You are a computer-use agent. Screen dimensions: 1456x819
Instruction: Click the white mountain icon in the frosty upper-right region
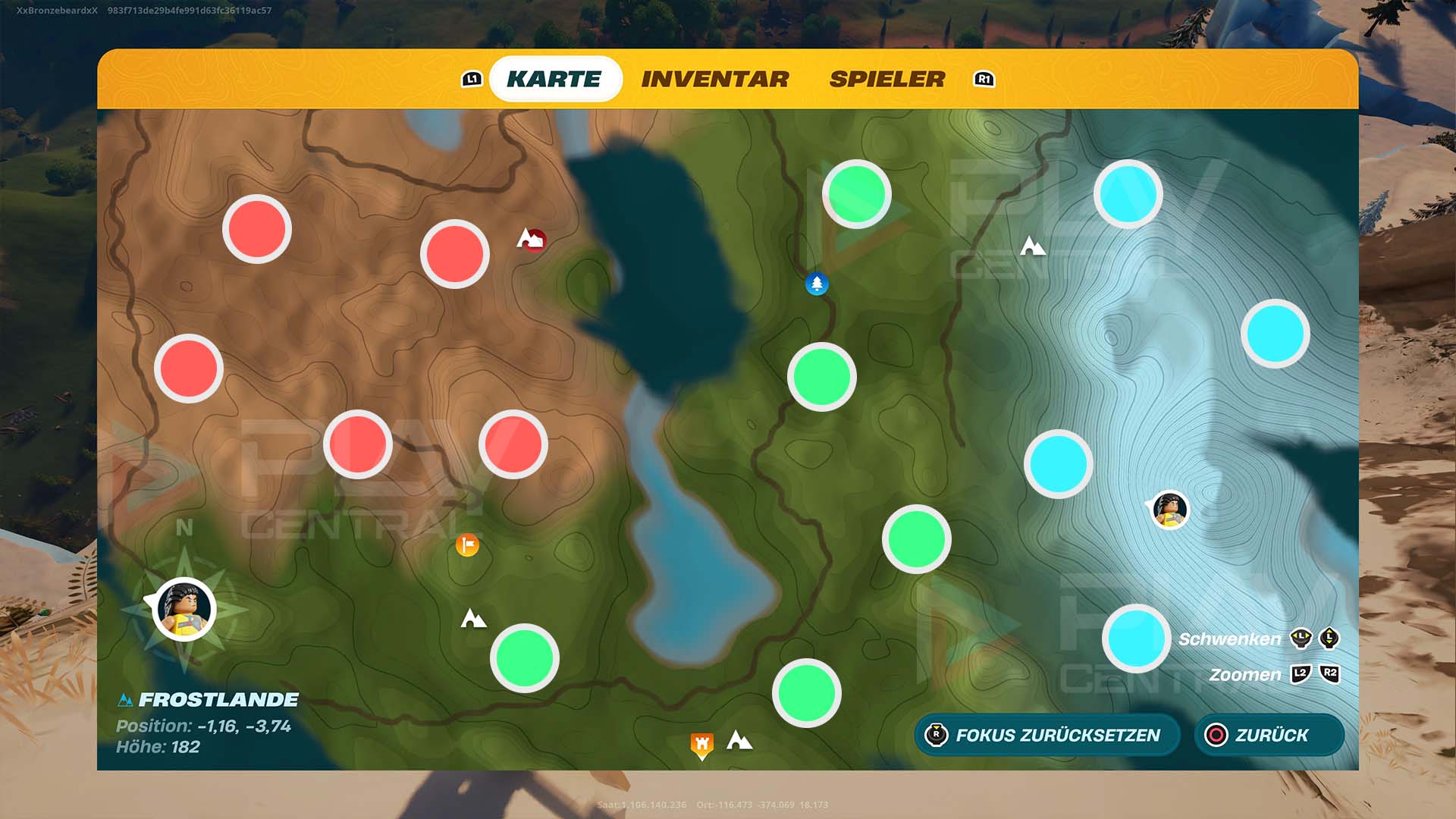[x=1033, y=245]
